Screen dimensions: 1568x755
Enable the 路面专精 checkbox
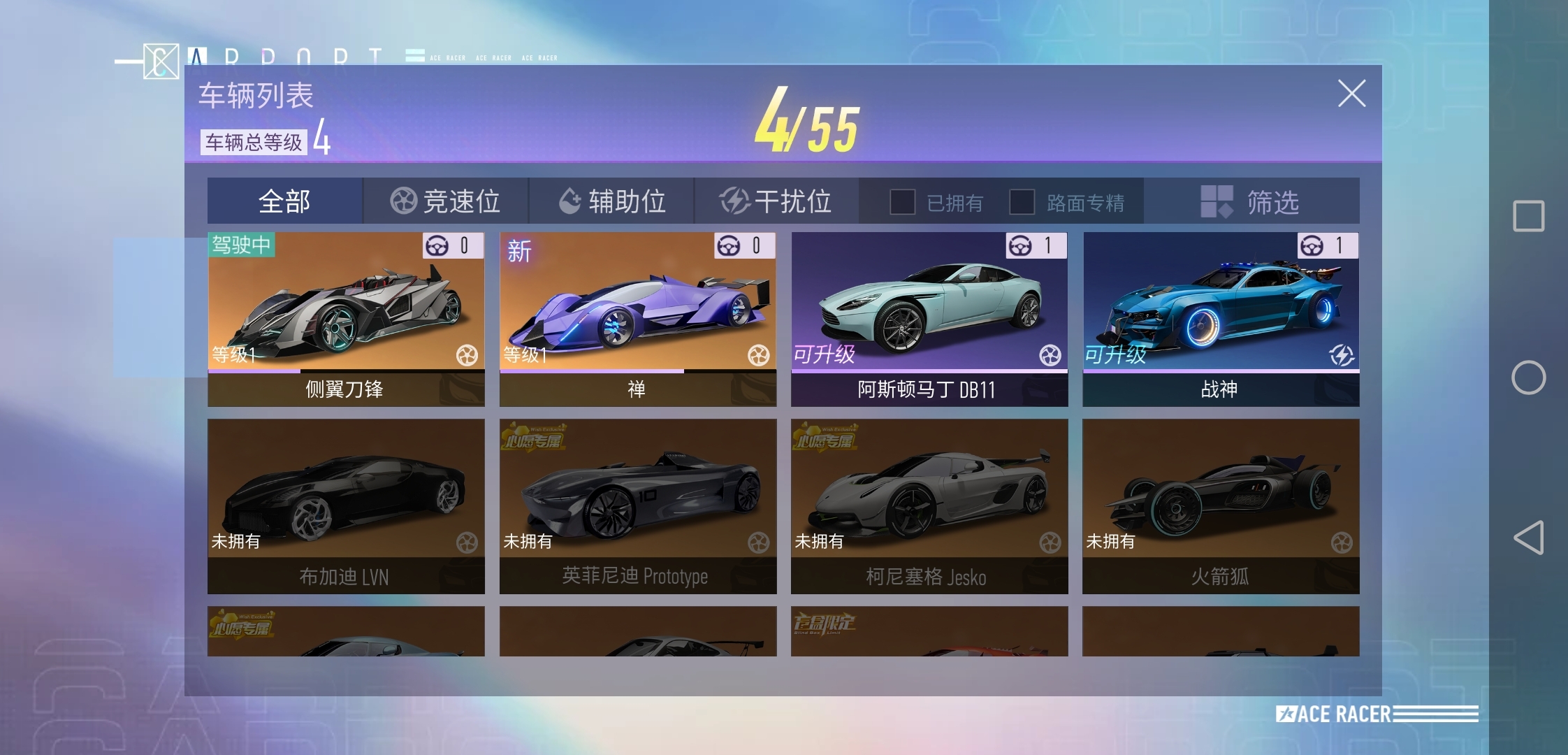point(1023,202)
